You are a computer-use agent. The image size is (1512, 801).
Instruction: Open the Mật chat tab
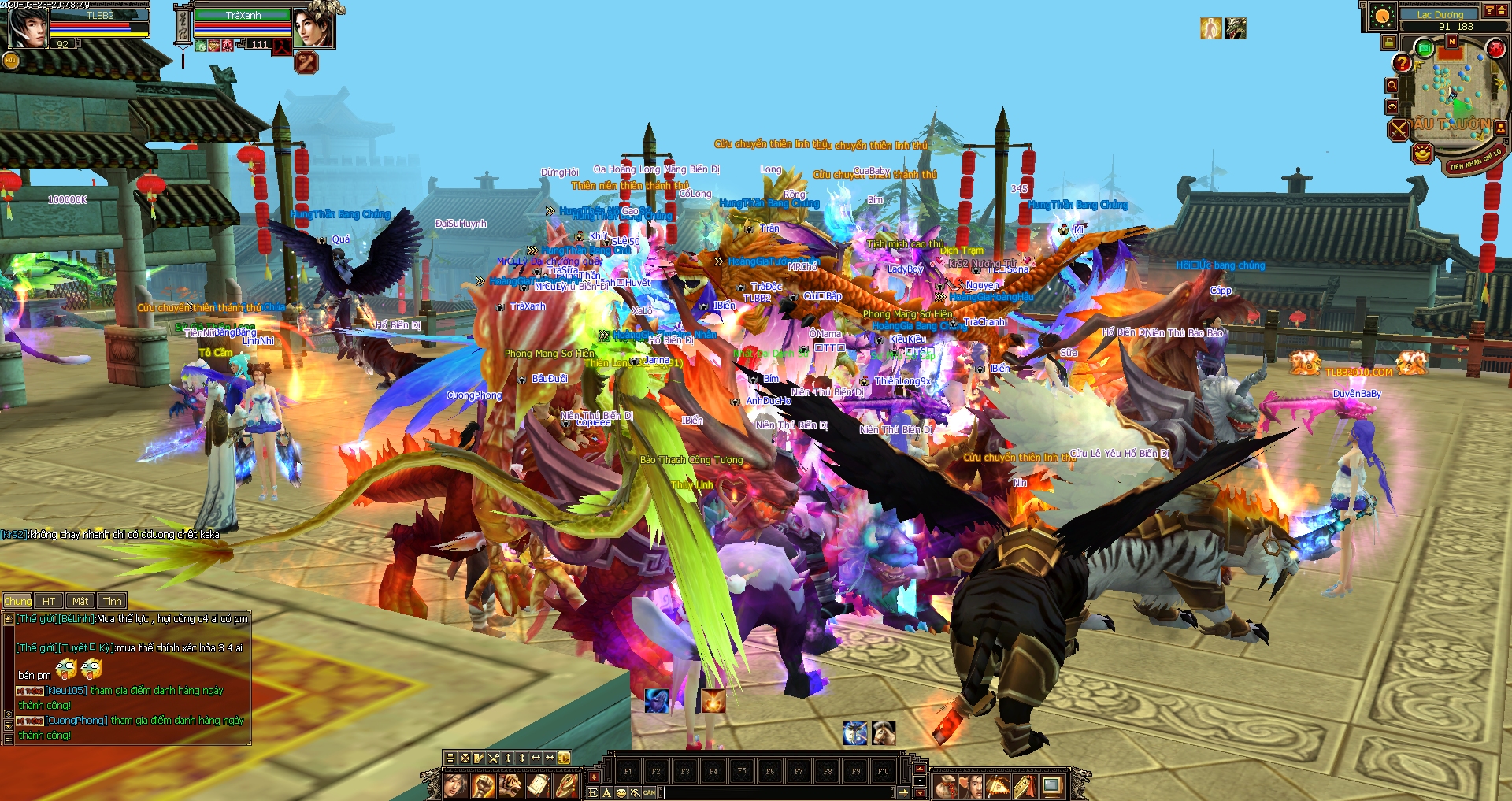tap(80, 601)
